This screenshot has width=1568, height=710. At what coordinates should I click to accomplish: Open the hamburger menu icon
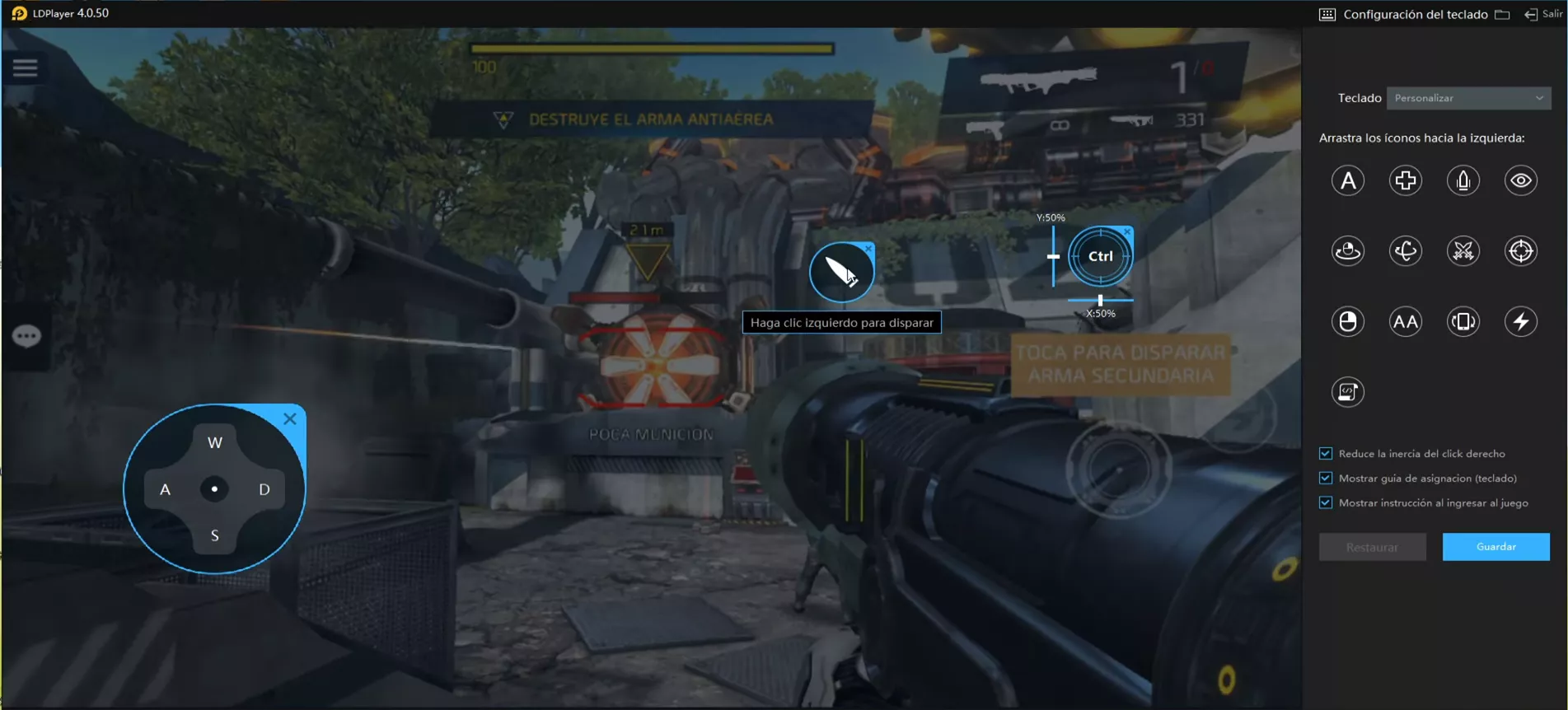(26, 68)
